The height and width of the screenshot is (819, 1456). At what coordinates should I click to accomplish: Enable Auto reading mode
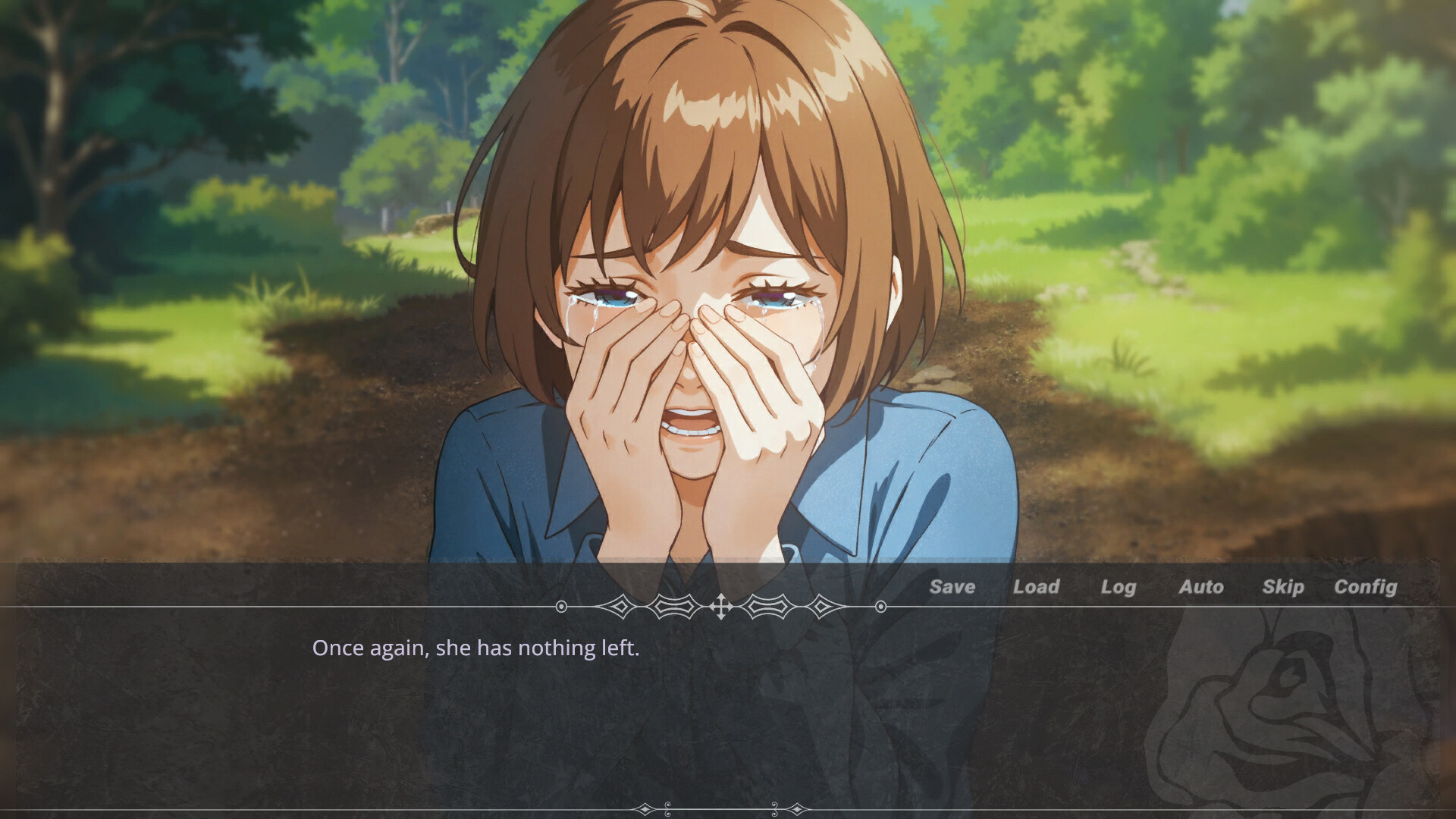[x=1201, y=587]
